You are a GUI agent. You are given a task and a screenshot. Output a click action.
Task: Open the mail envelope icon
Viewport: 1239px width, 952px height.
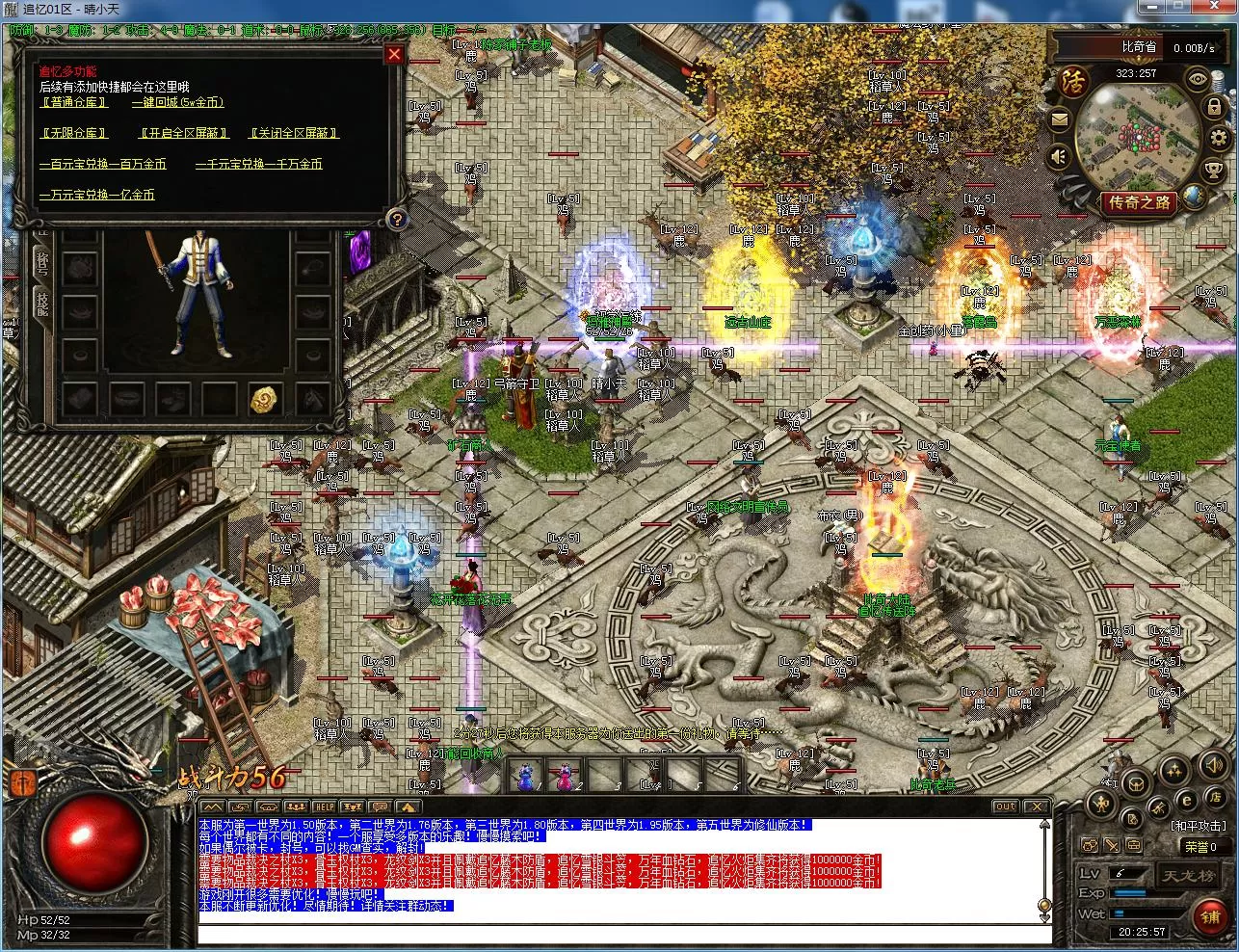click(x=1060, y=120)
